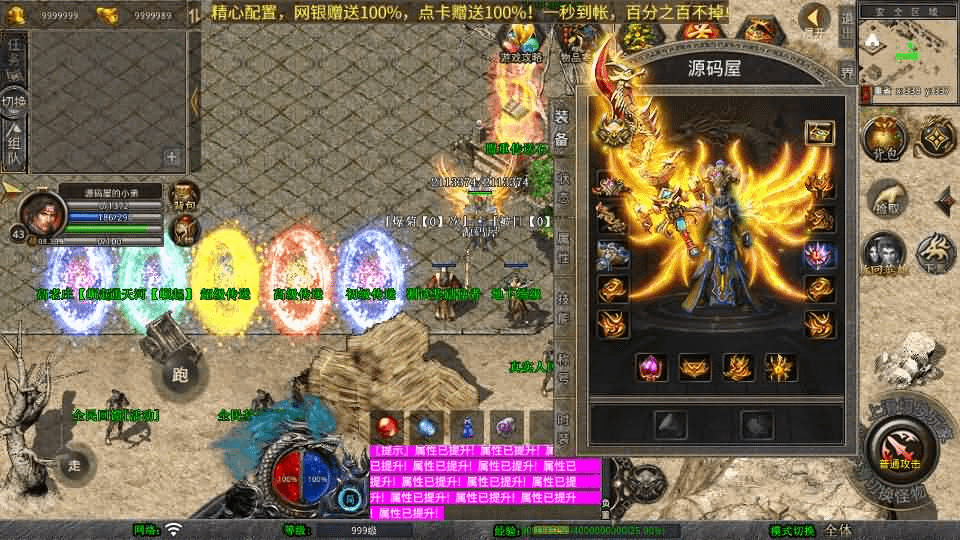Viewport: 960px width, 540px height.
Task: Select the purple gem equipment slot
Action: point(651,367)
